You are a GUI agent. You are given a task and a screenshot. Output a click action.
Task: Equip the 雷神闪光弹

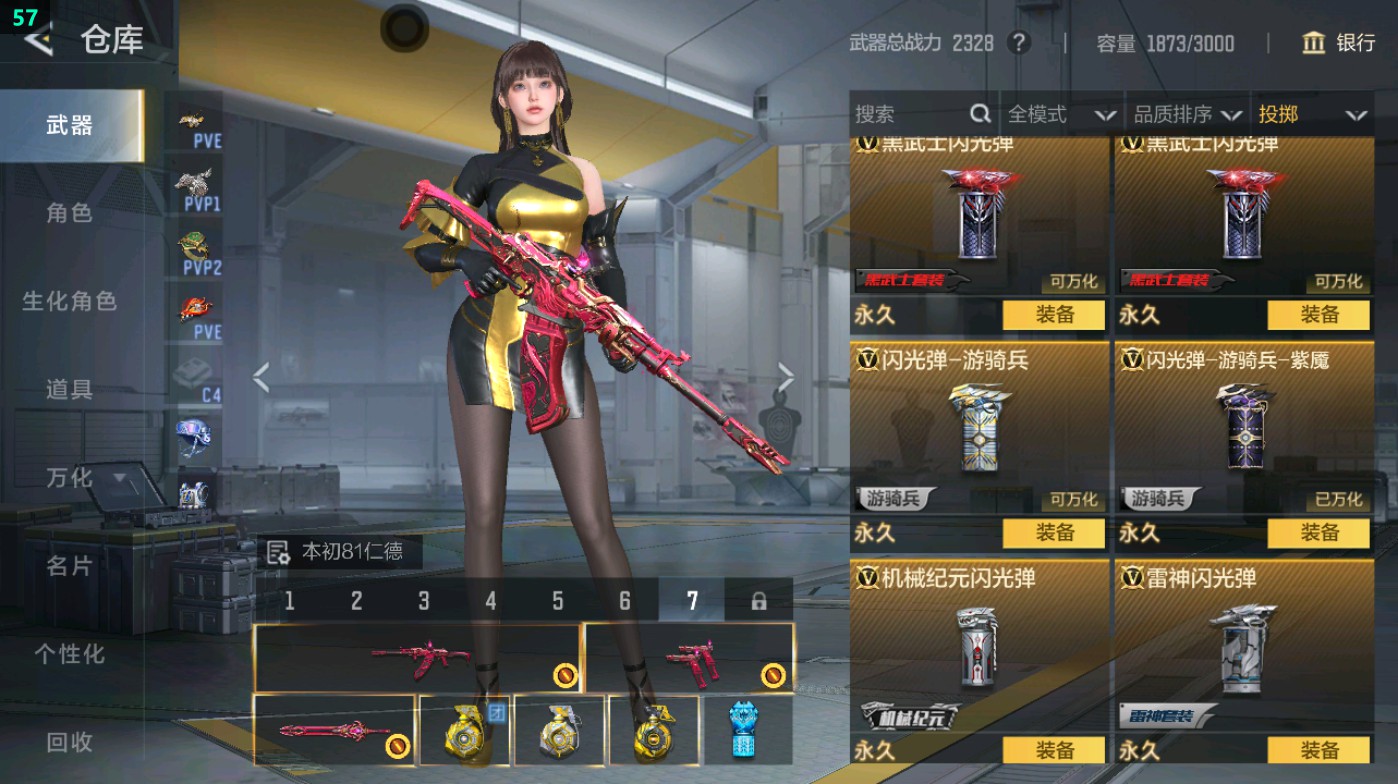1318,750
